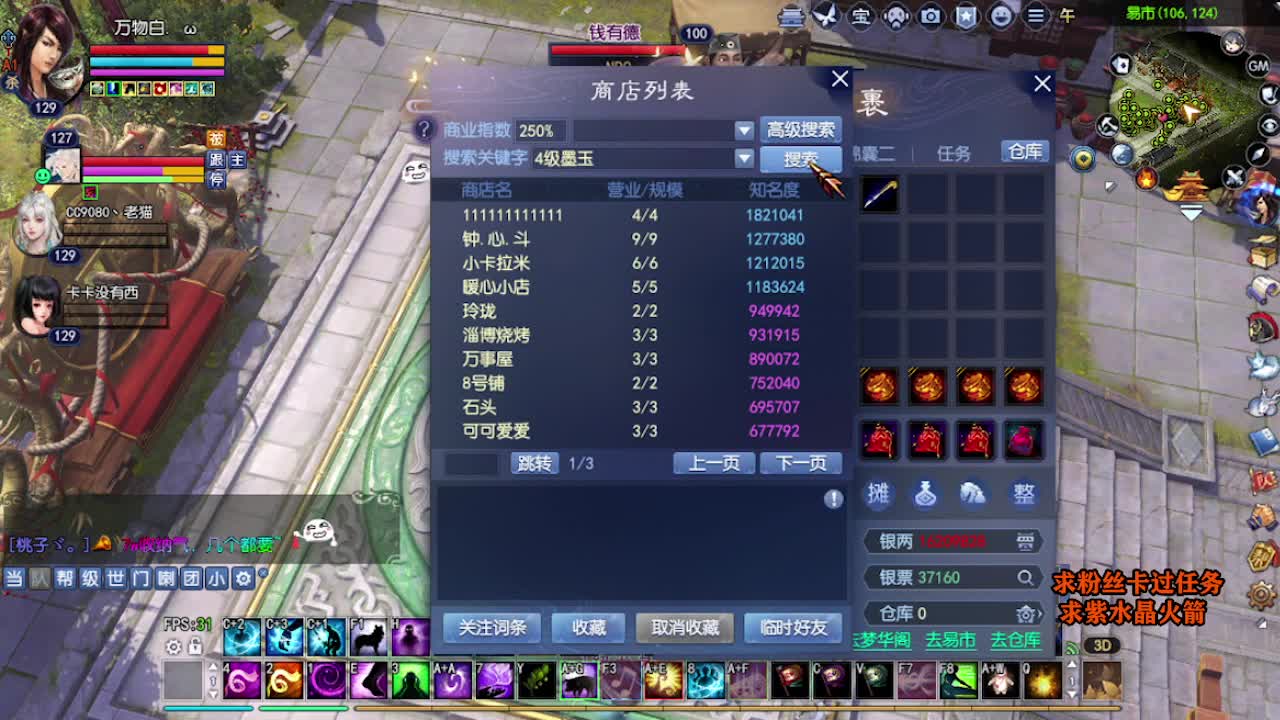Select the 仓库 tab on the bag window
The image size is (1280, 720).
click(x=1023, y=152)
